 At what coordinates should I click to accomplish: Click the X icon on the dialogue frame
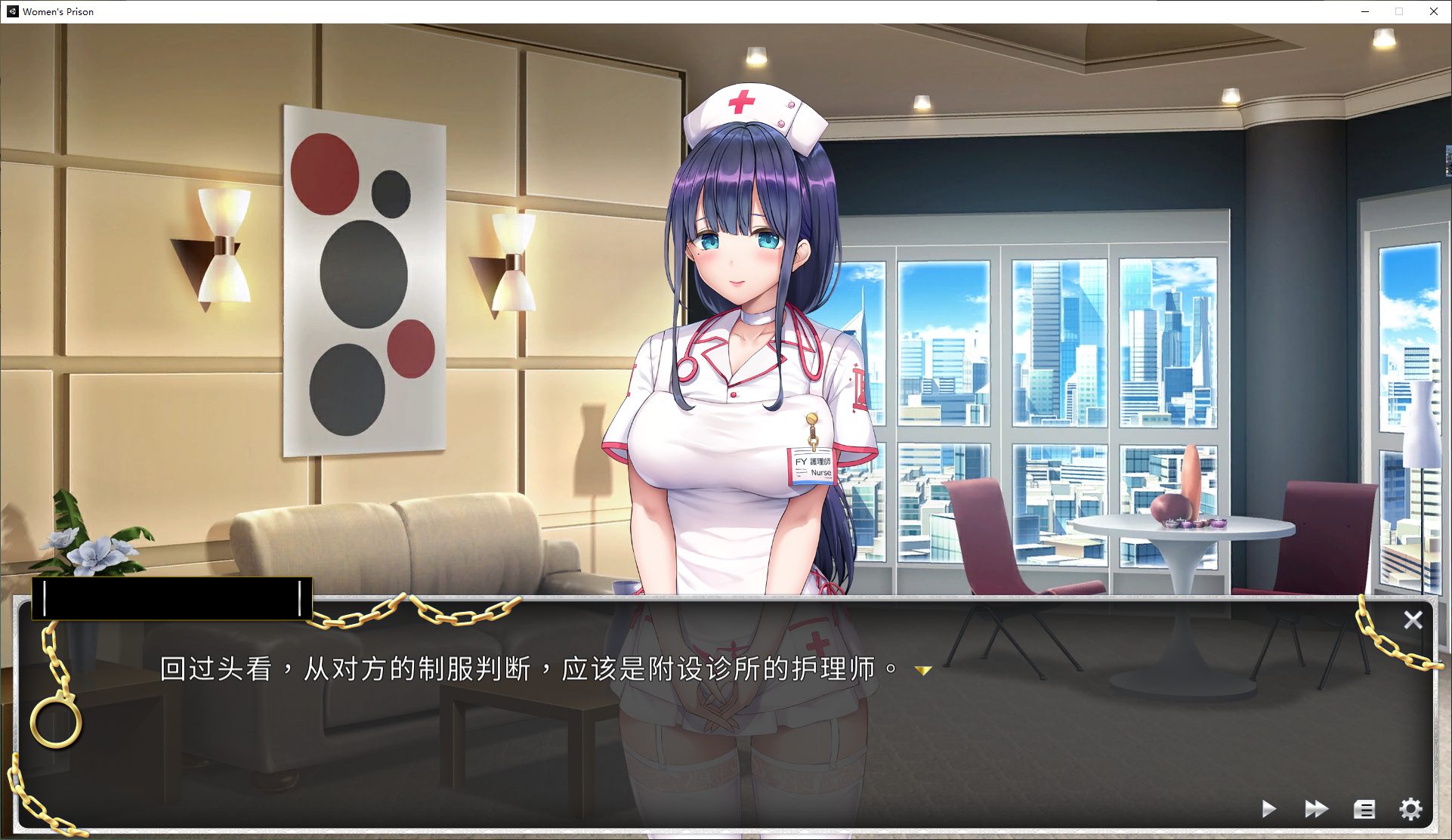point(1413,619)
